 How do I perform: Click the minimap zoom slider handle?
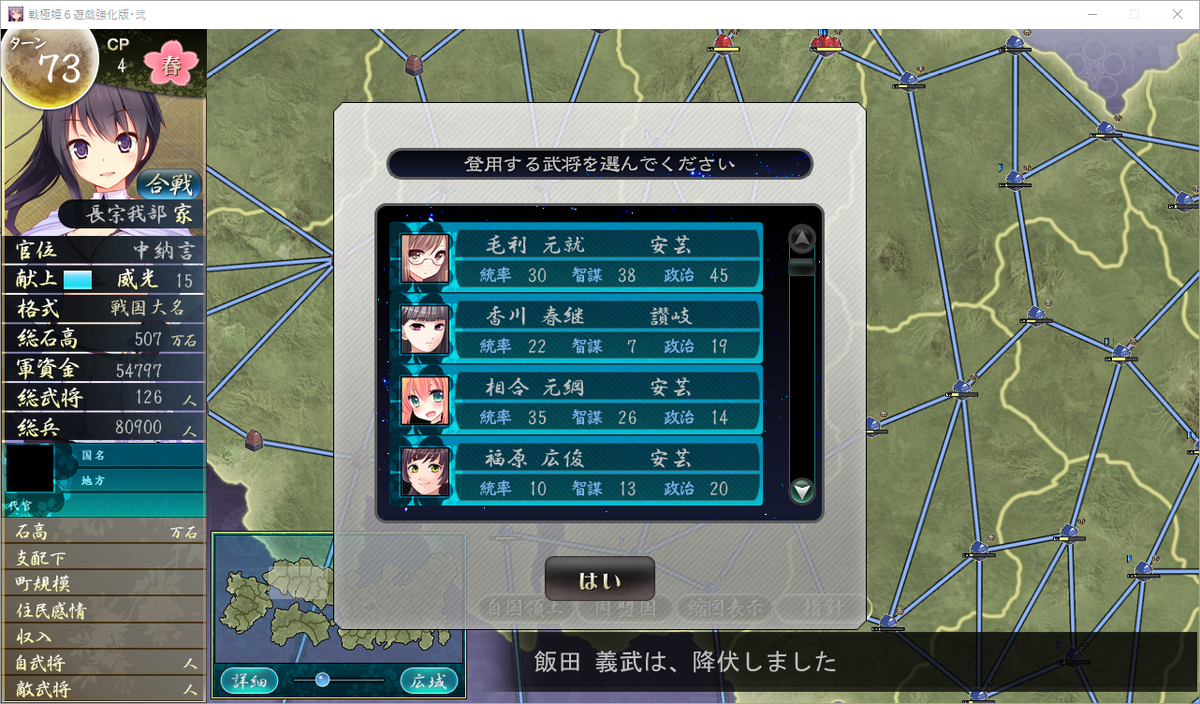[x=322, y=680]
